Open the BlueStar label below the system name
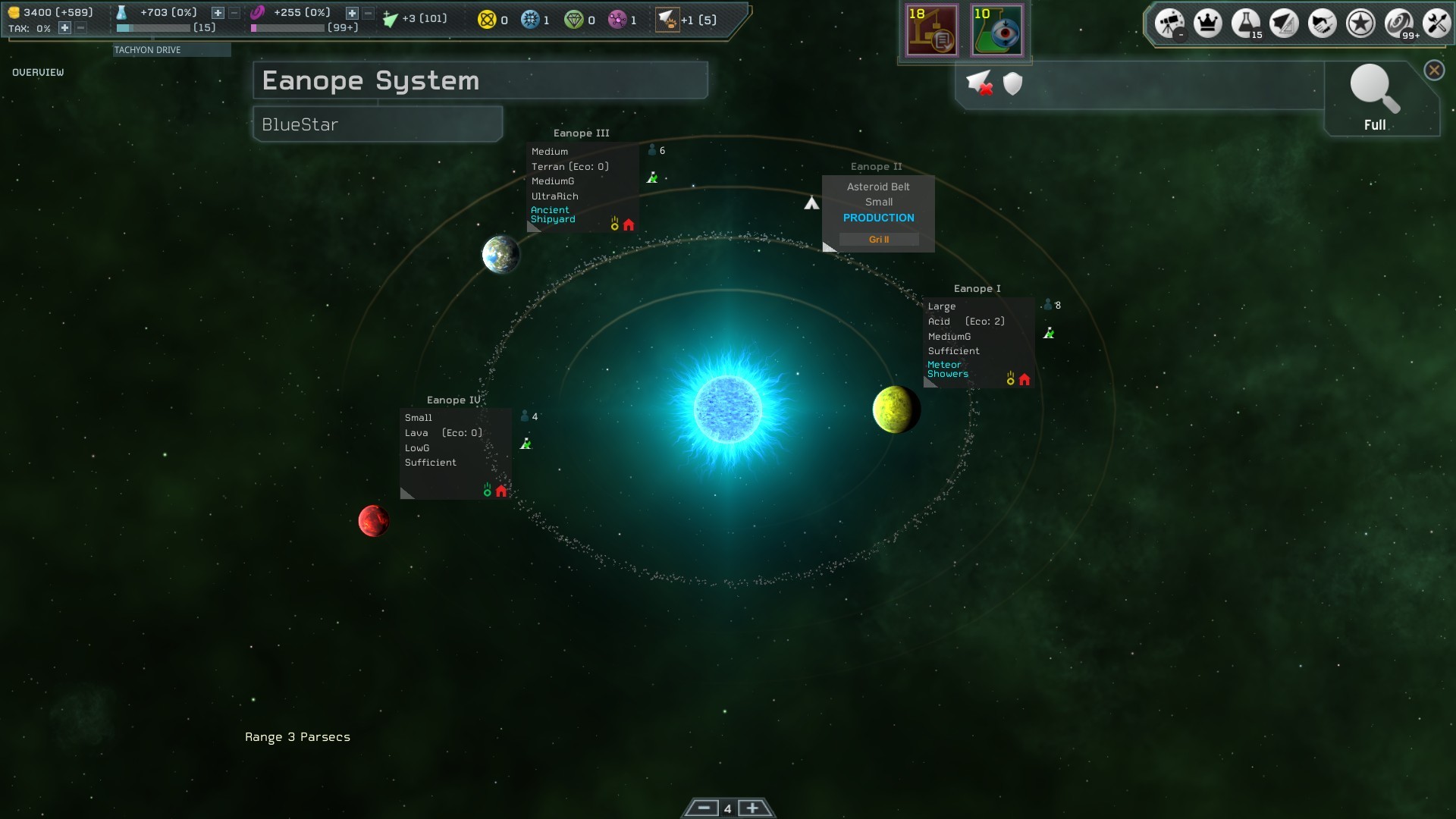 click(x=376, y=124)
